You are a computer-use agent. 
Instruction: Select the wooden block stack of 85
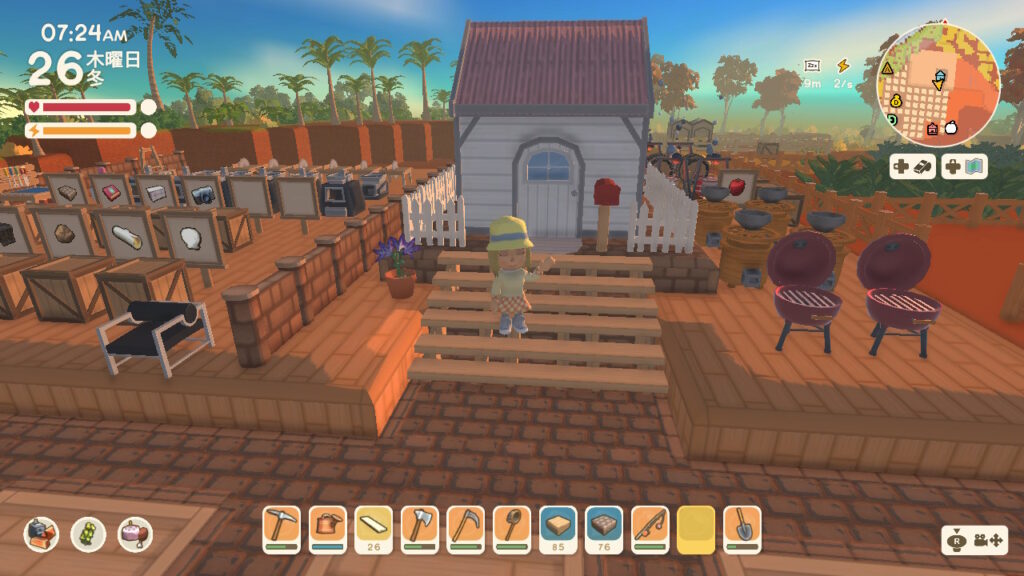coord(558,526)
